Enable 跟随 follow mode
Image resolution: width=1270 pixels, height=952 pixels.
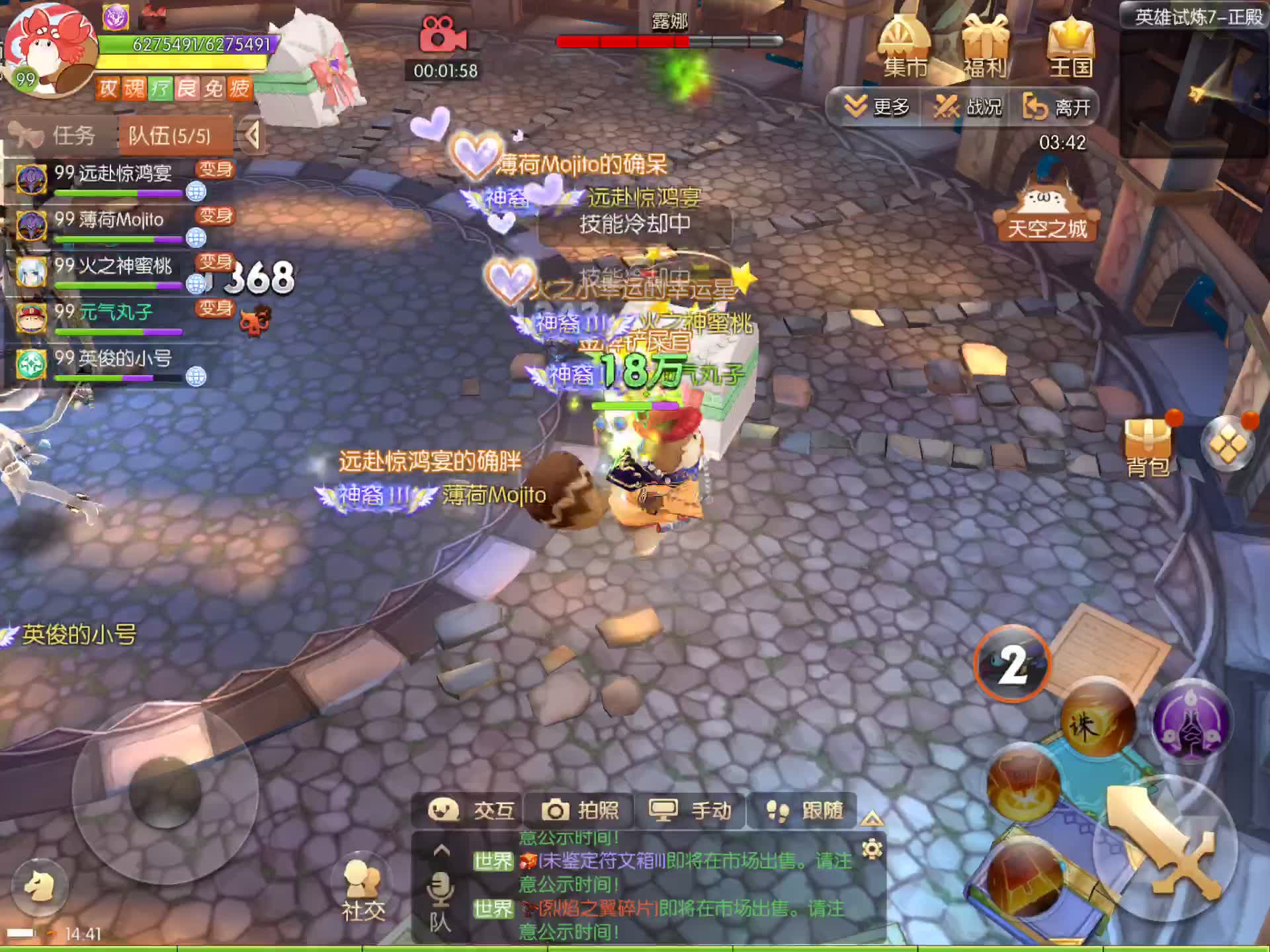pos(806,810)
